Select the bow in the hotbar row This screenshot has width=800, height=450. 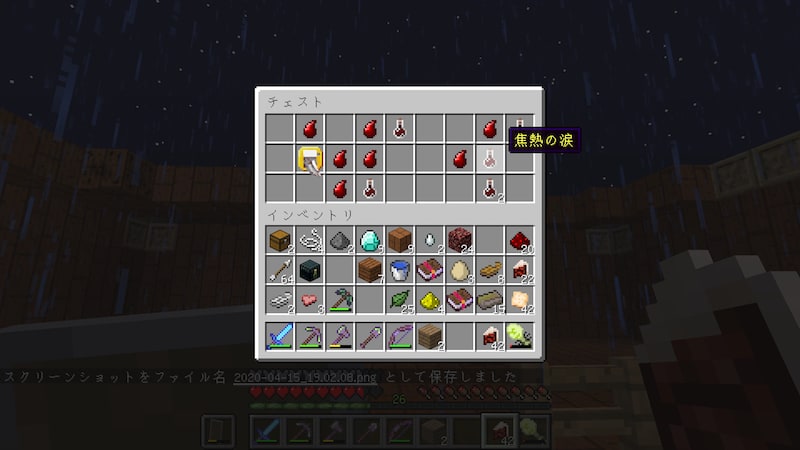point(400,337)
